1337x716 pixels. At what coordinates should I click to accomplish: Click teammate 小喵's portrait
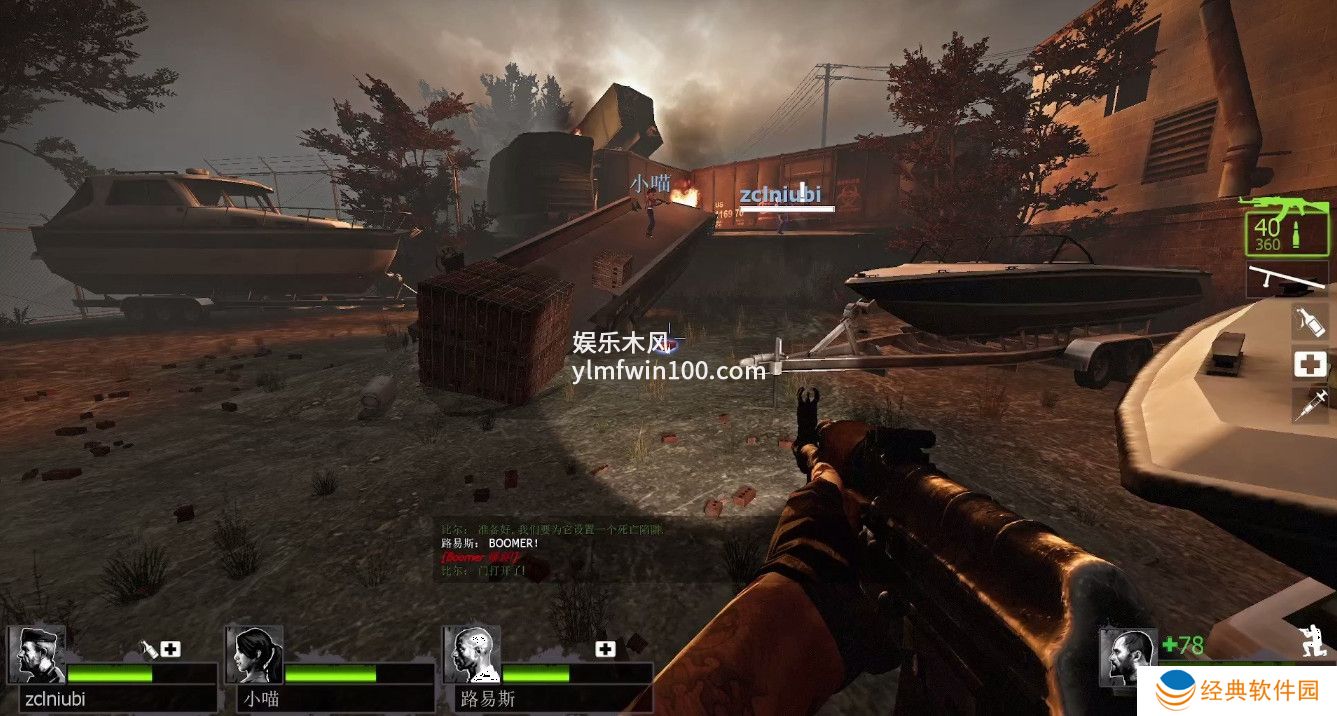pyautogui.click(x=254, y=655)
